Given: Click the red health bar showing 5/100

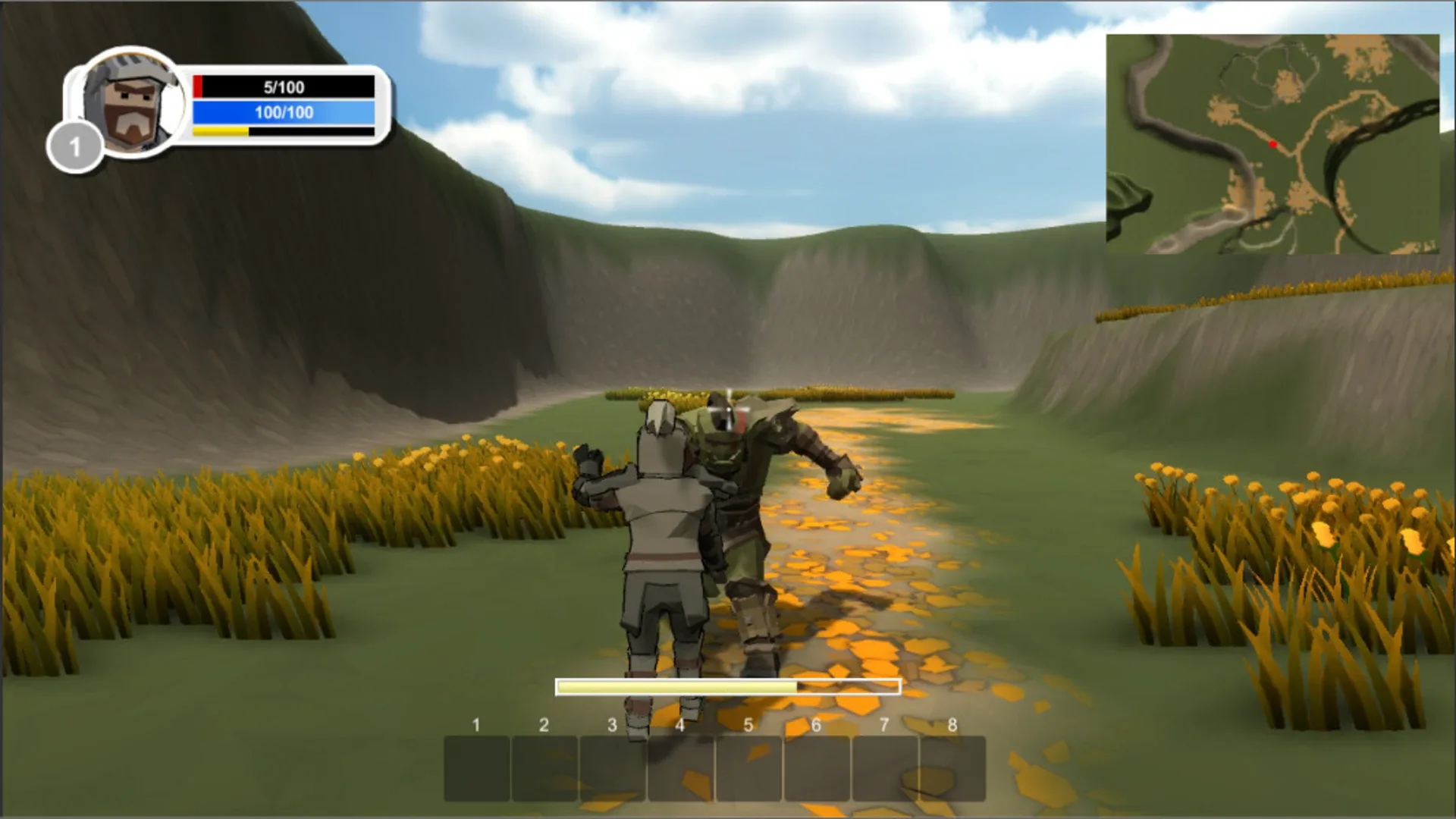Looking at the screenshot, I should [x=283, y=86].
